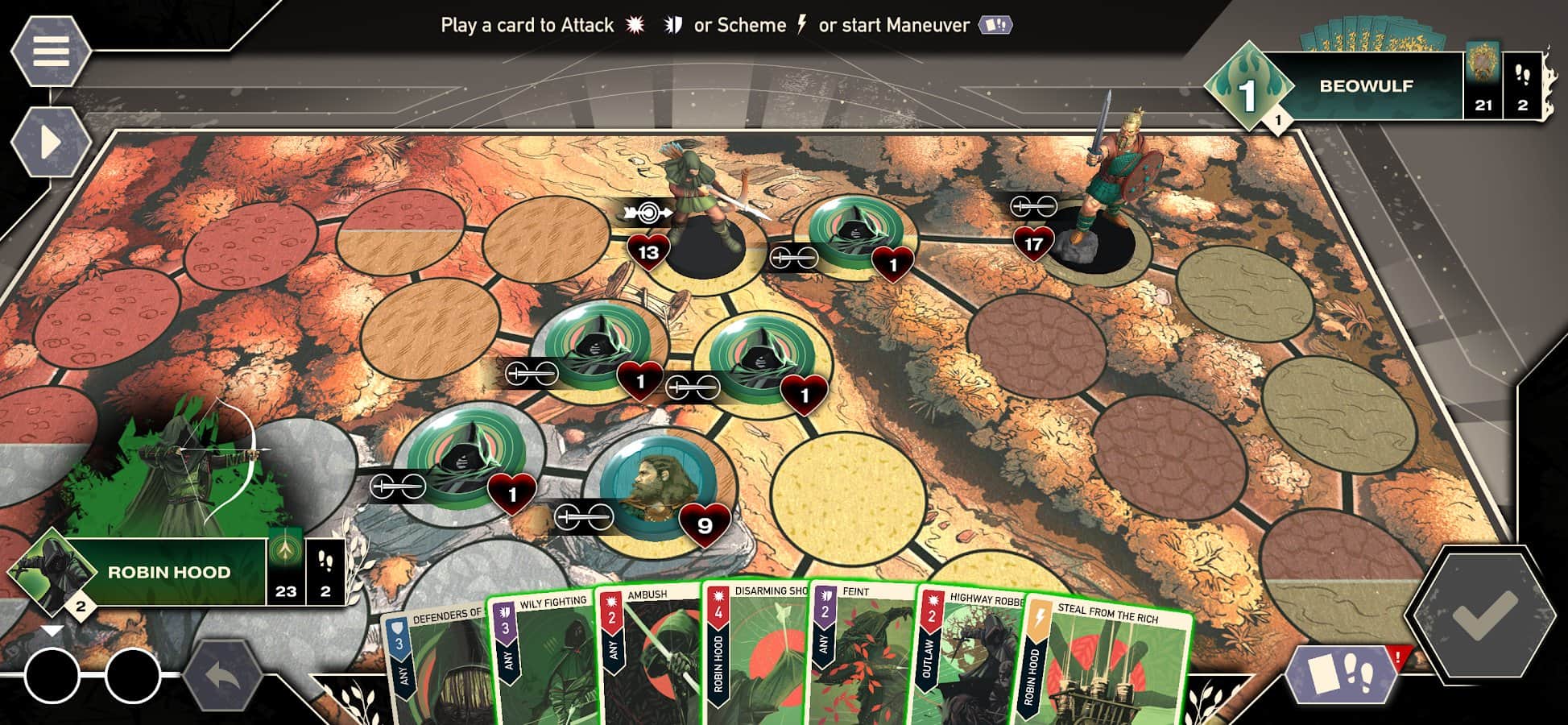Play the Disarming Shot card
1568x725 pixels.
pyautogui.click(x=757, y=657)
